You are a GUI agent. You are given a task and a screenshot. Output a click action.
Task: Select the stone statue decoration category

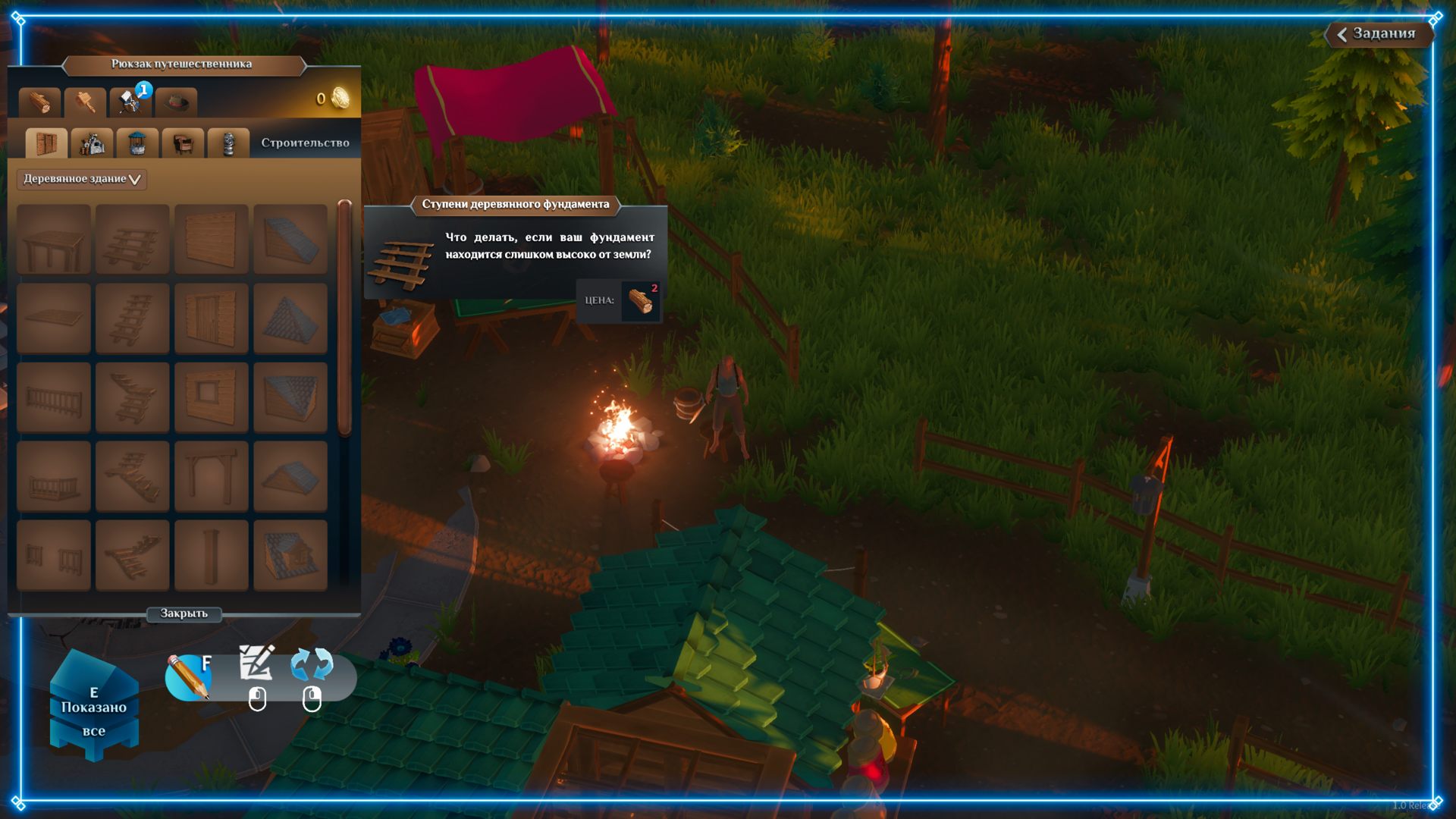[x=228, y=143]
